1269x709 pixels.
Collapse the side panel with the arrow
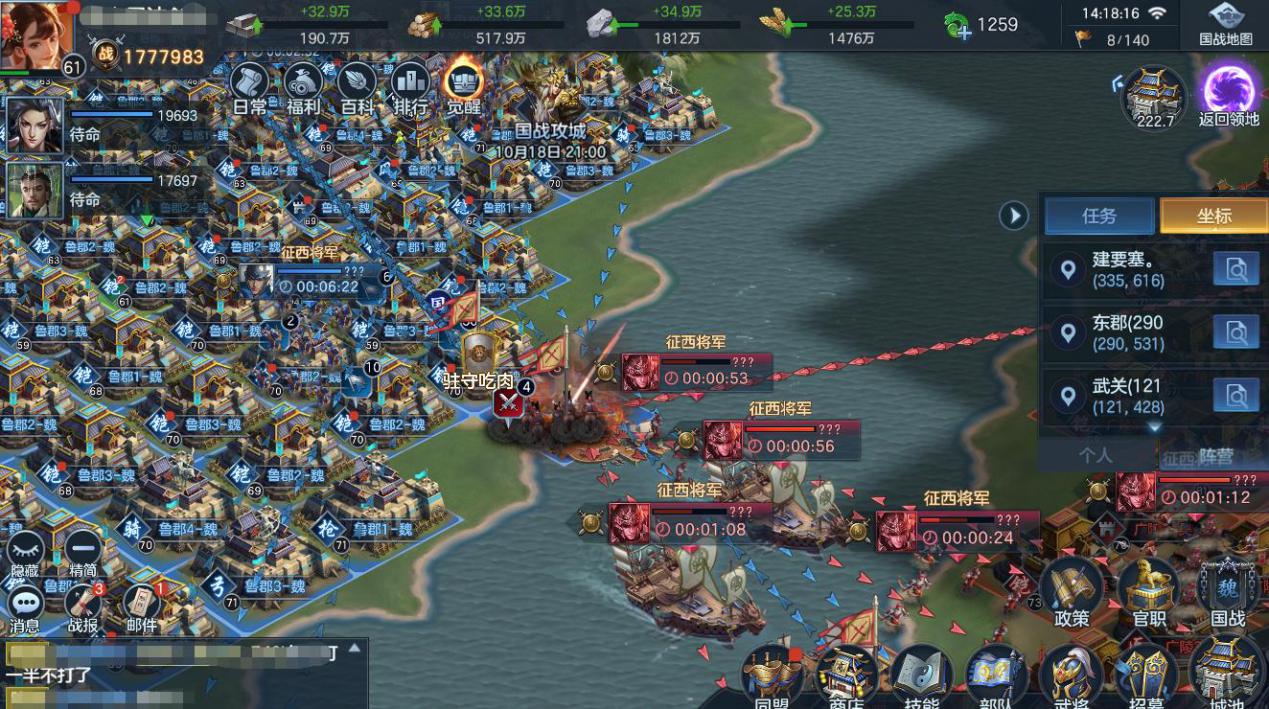tap(1014, 215)
